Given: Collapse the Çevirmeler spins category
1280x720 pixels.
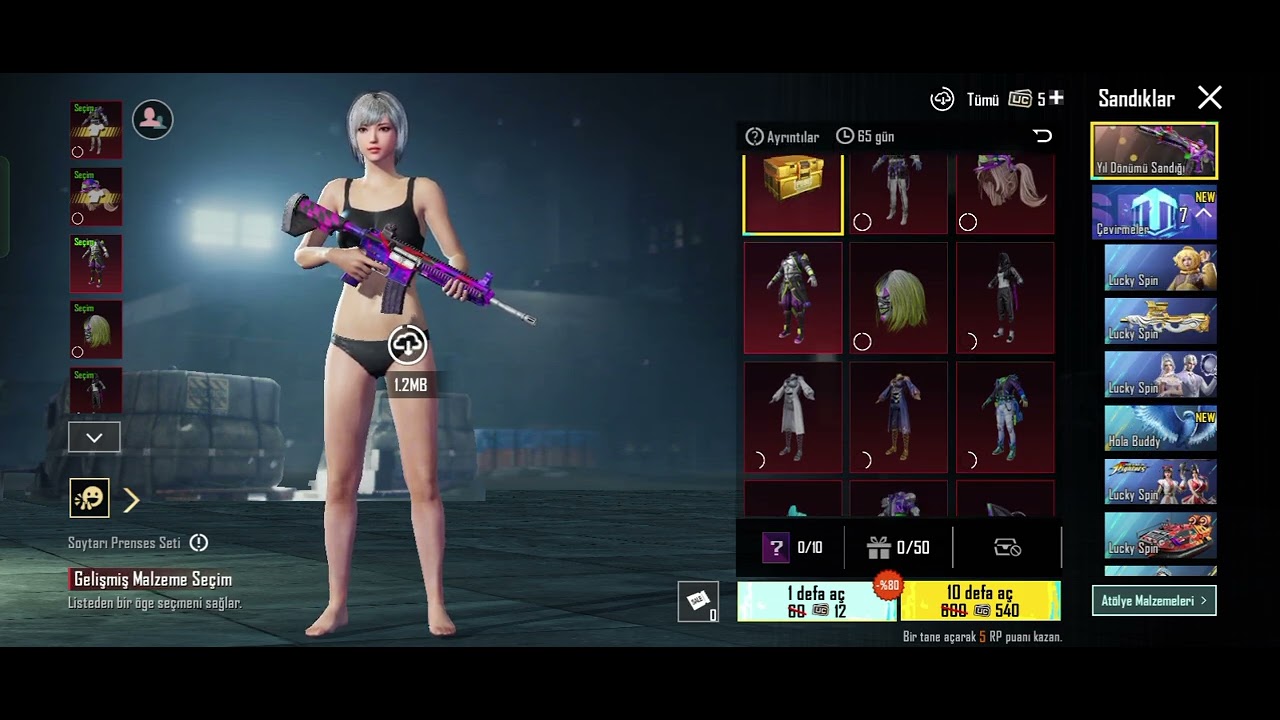Looking at the screenshot, I should (1203, 213).
